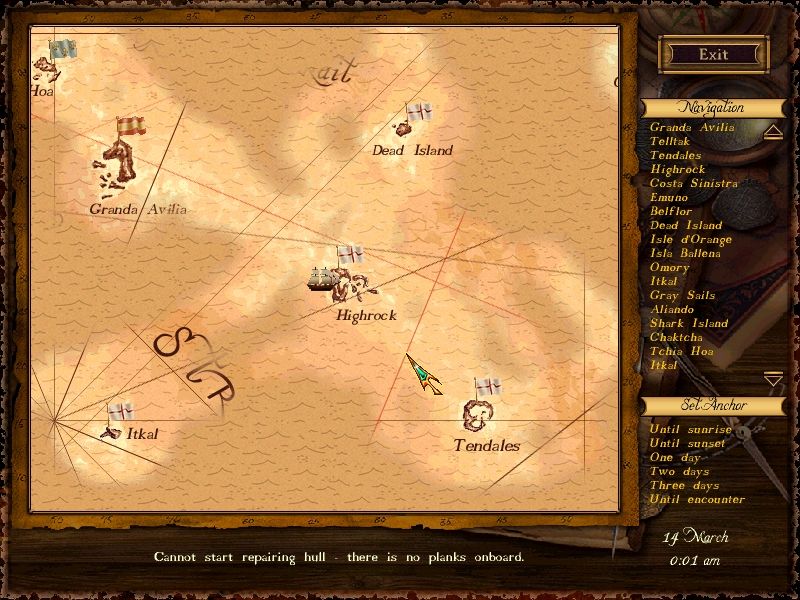Set anchor until sunrise
This screenshot has width=800, height=600.
click(x=690, y=429)
